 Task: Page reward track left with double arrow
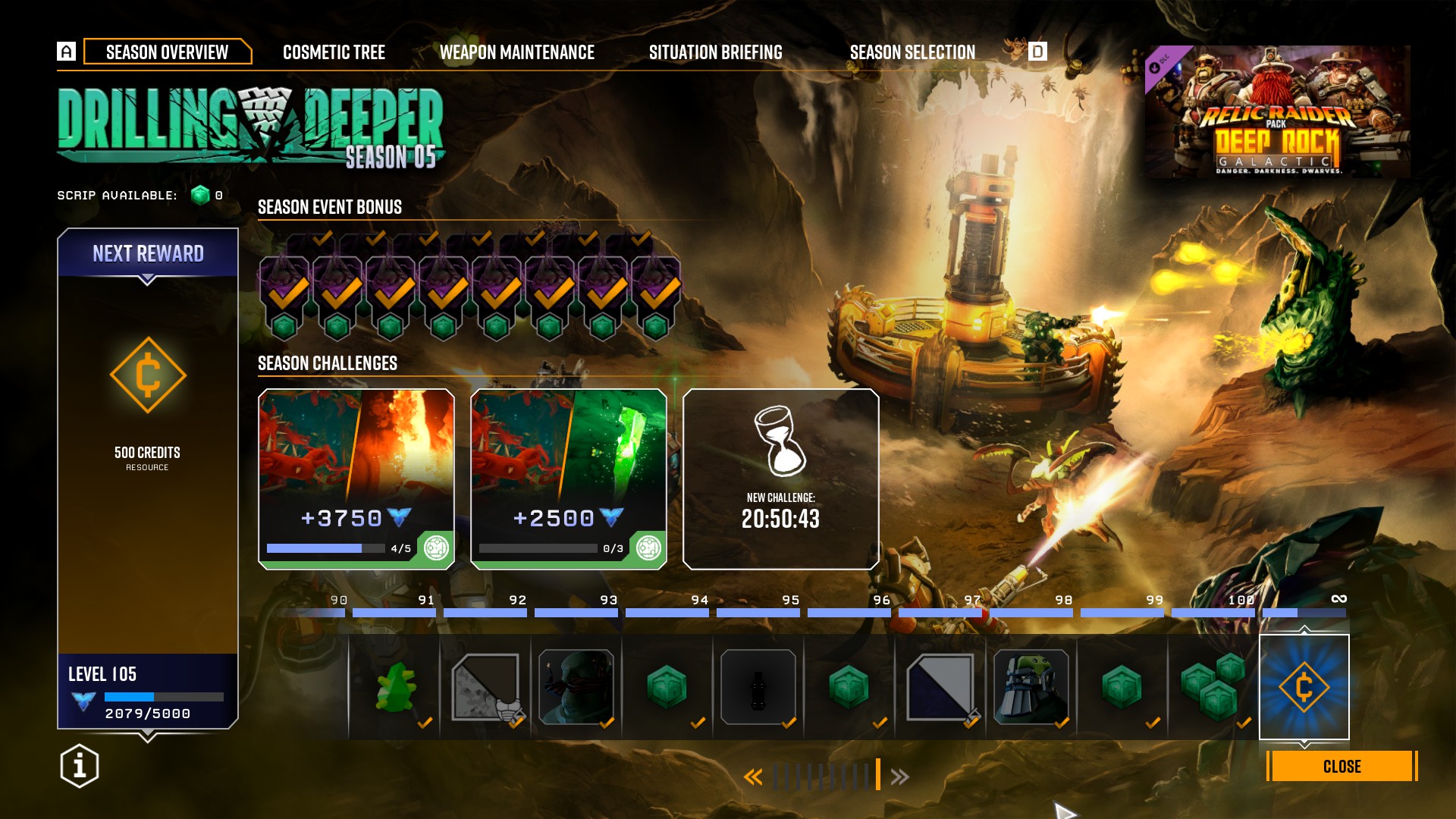tap(752, 777)
